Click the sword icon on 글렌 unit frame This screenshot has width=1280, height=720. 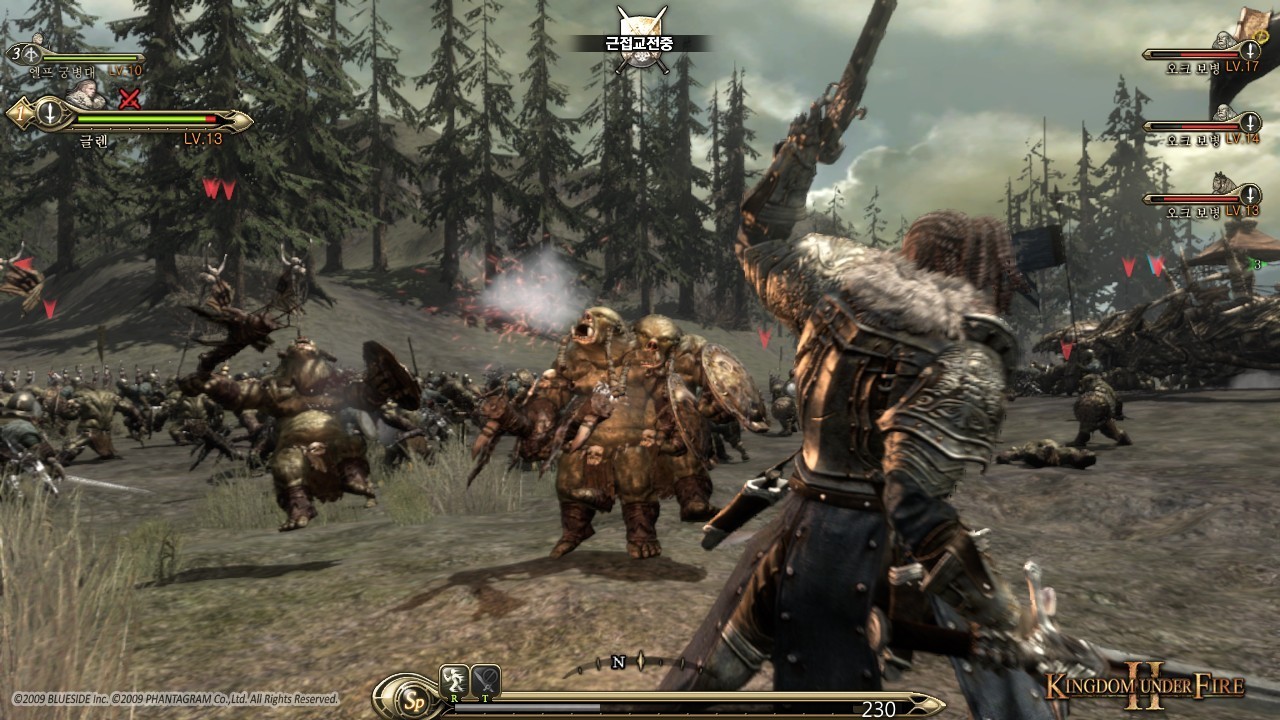coord(49,115)
